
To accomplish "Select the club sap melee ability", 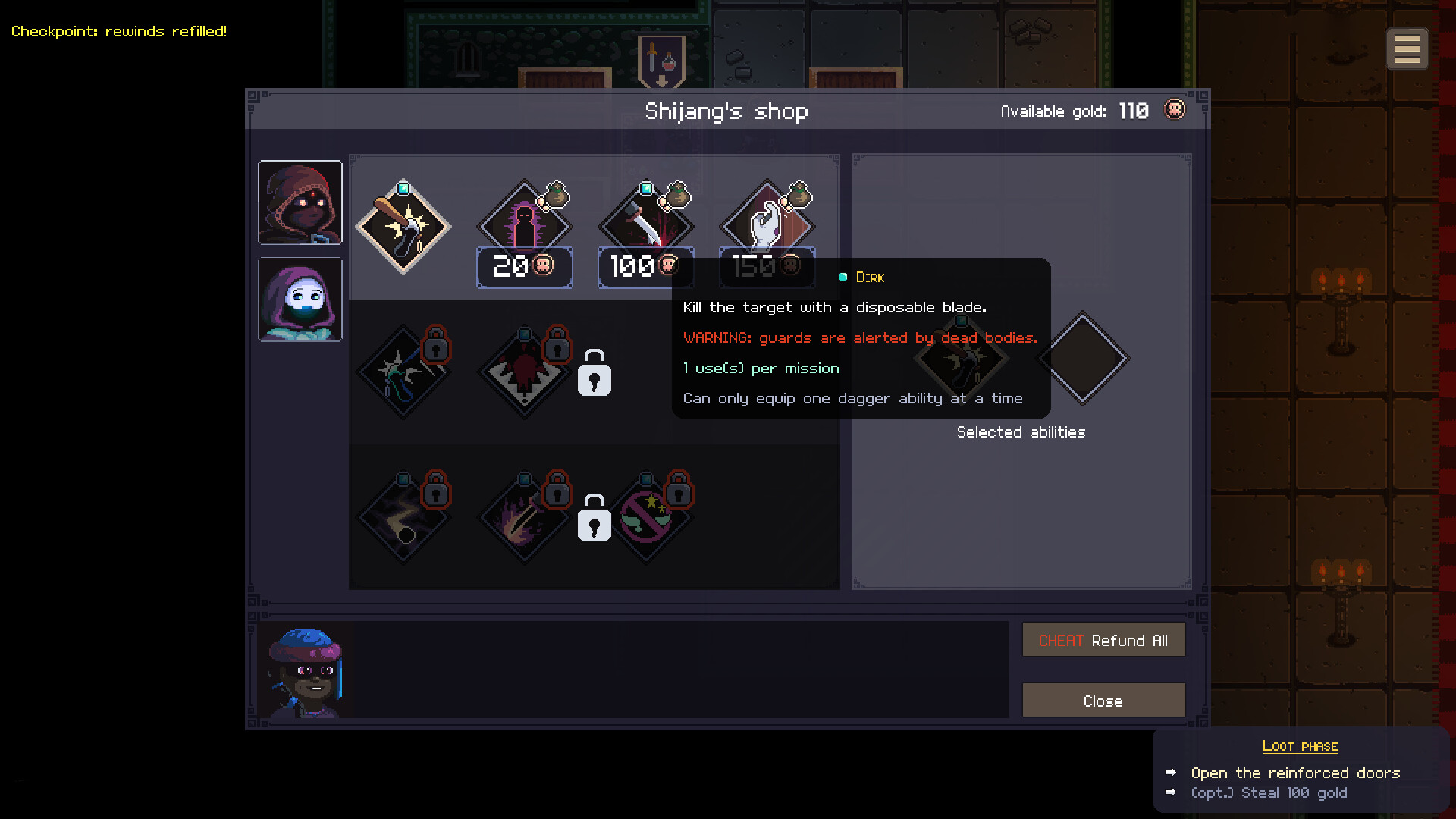I will click(403, 226).
